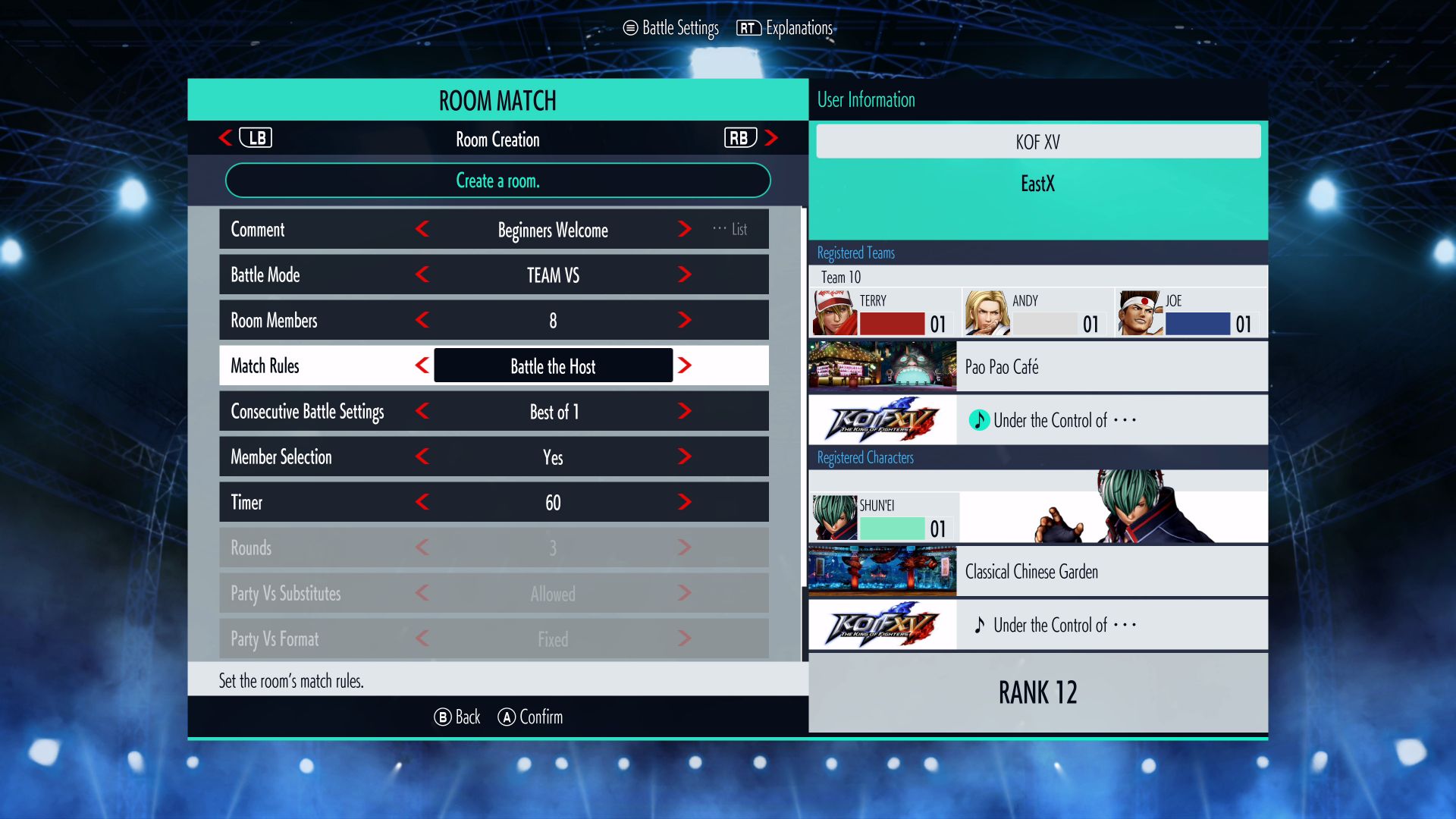Select the Create a room button
Viewport: 1456px width, 819px height.
pos(497,180)
